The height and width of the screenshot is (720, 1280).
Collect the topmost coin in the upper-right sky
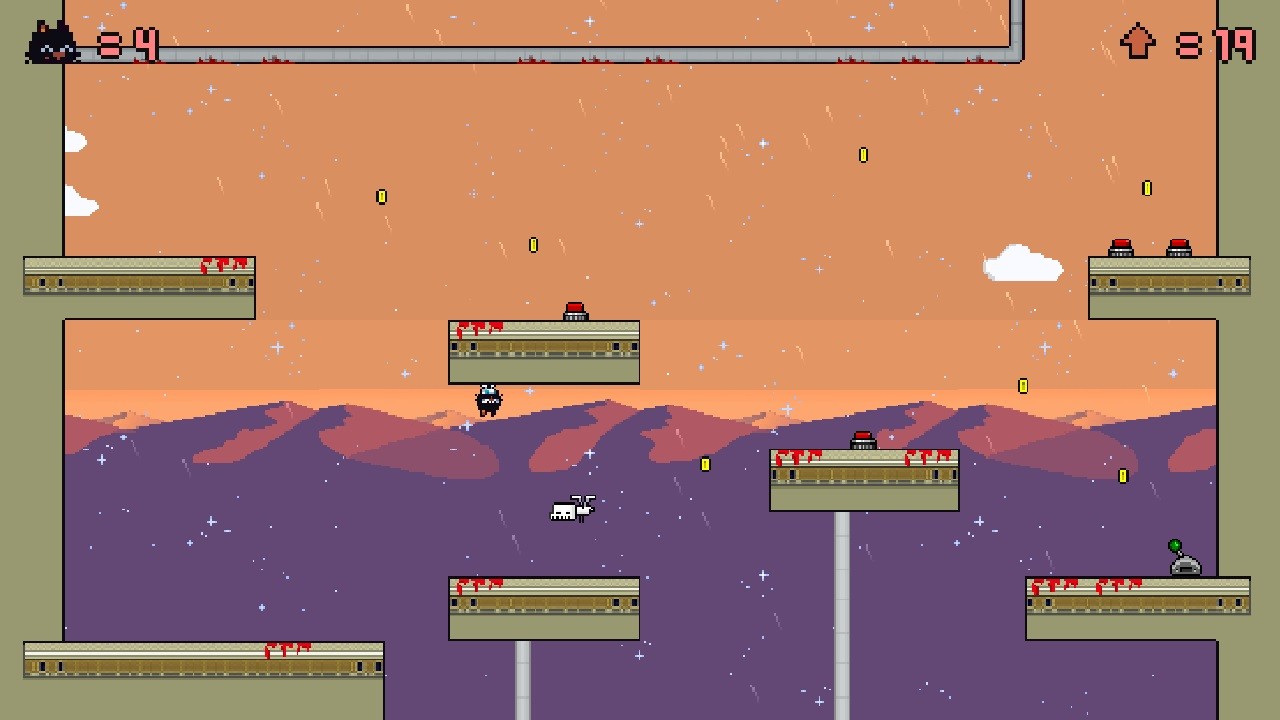(x=863, y=154)
